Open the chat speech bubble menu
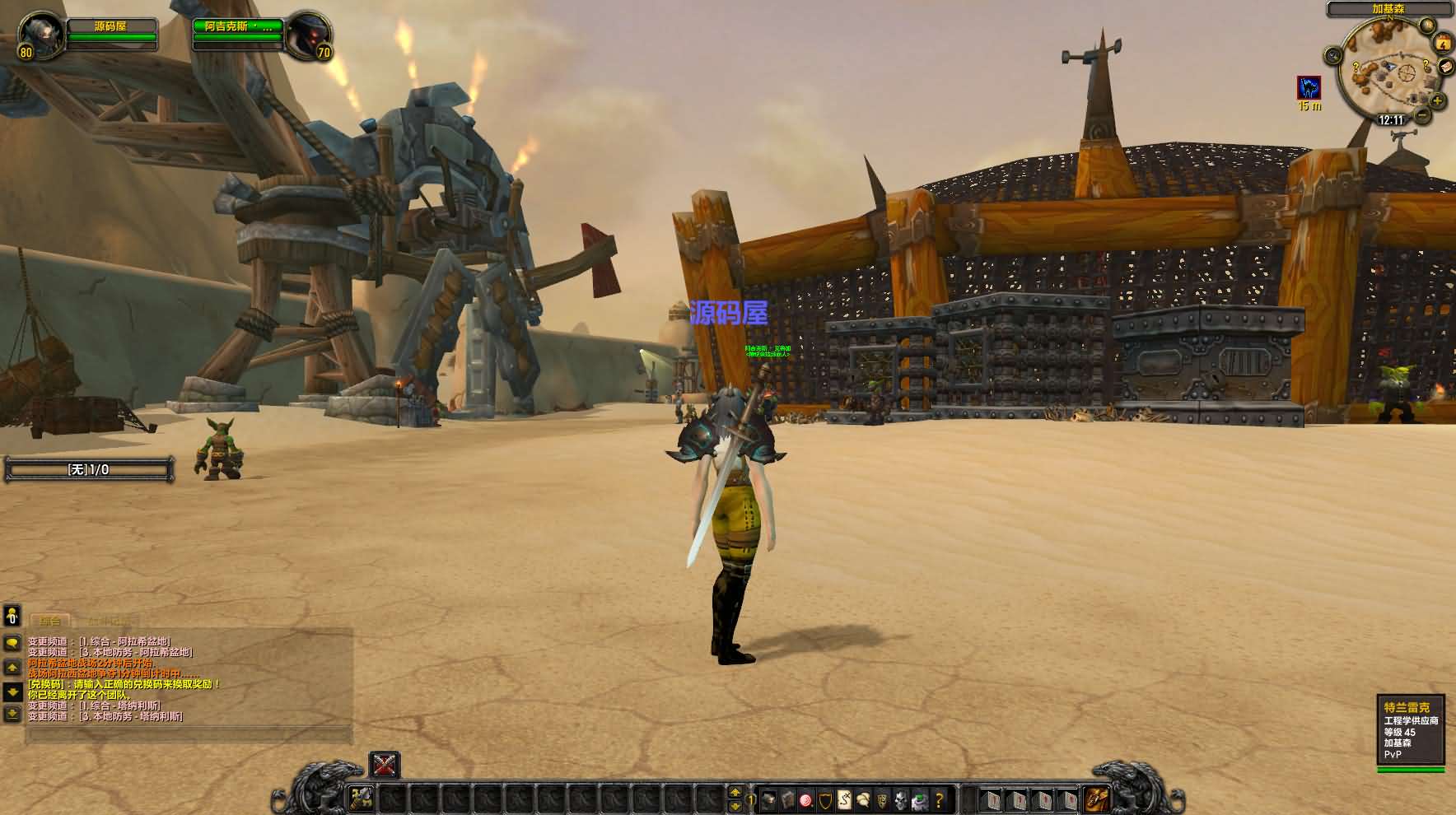This screenshot has width=1456, height=815. (x=12, y=643)
